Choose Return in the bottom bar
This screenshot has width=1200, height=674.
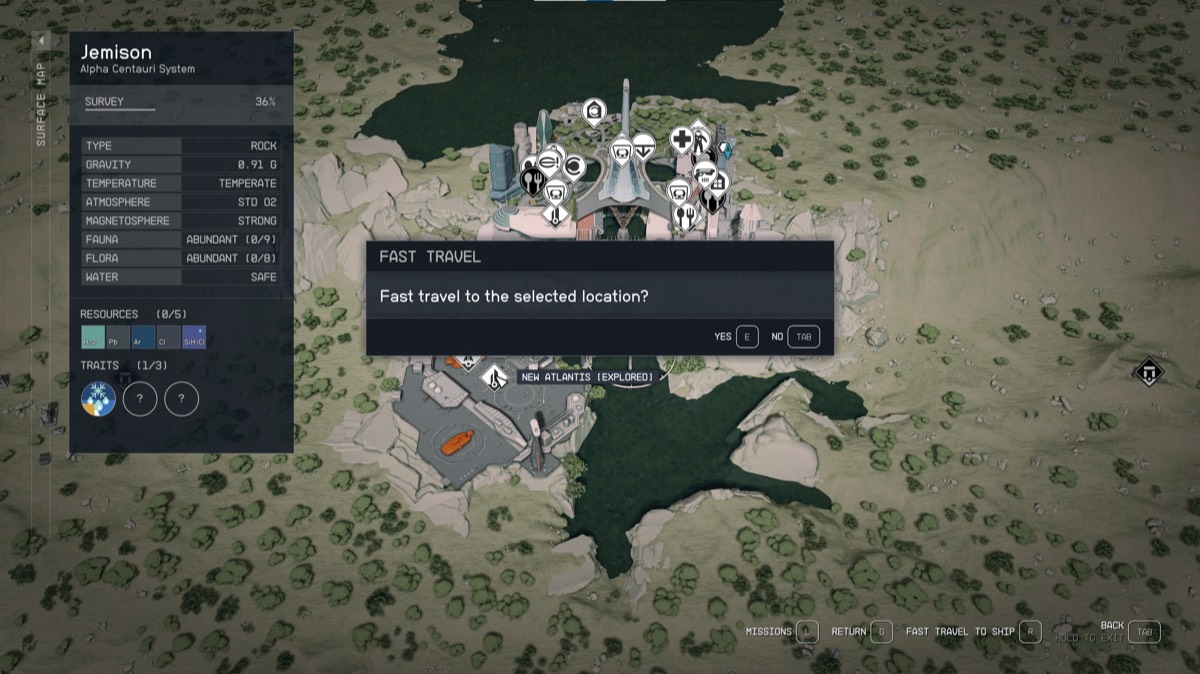tap(880, 631)
